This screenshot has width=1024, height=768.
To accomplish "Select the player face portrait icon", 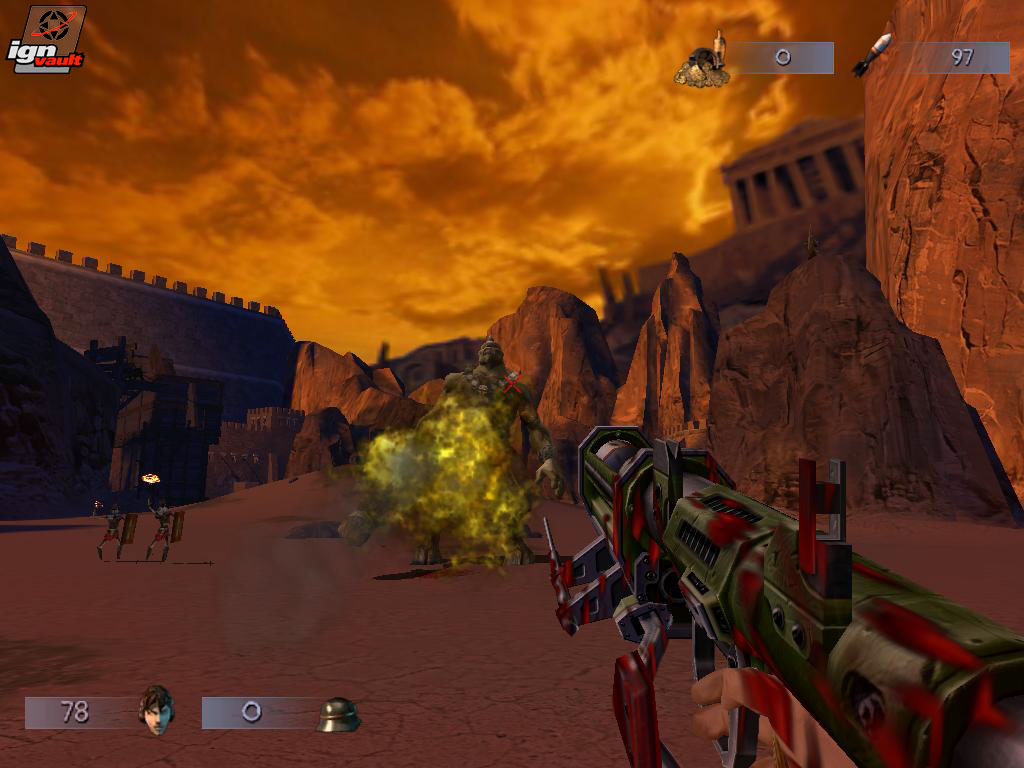I will (x=155, y=710).
